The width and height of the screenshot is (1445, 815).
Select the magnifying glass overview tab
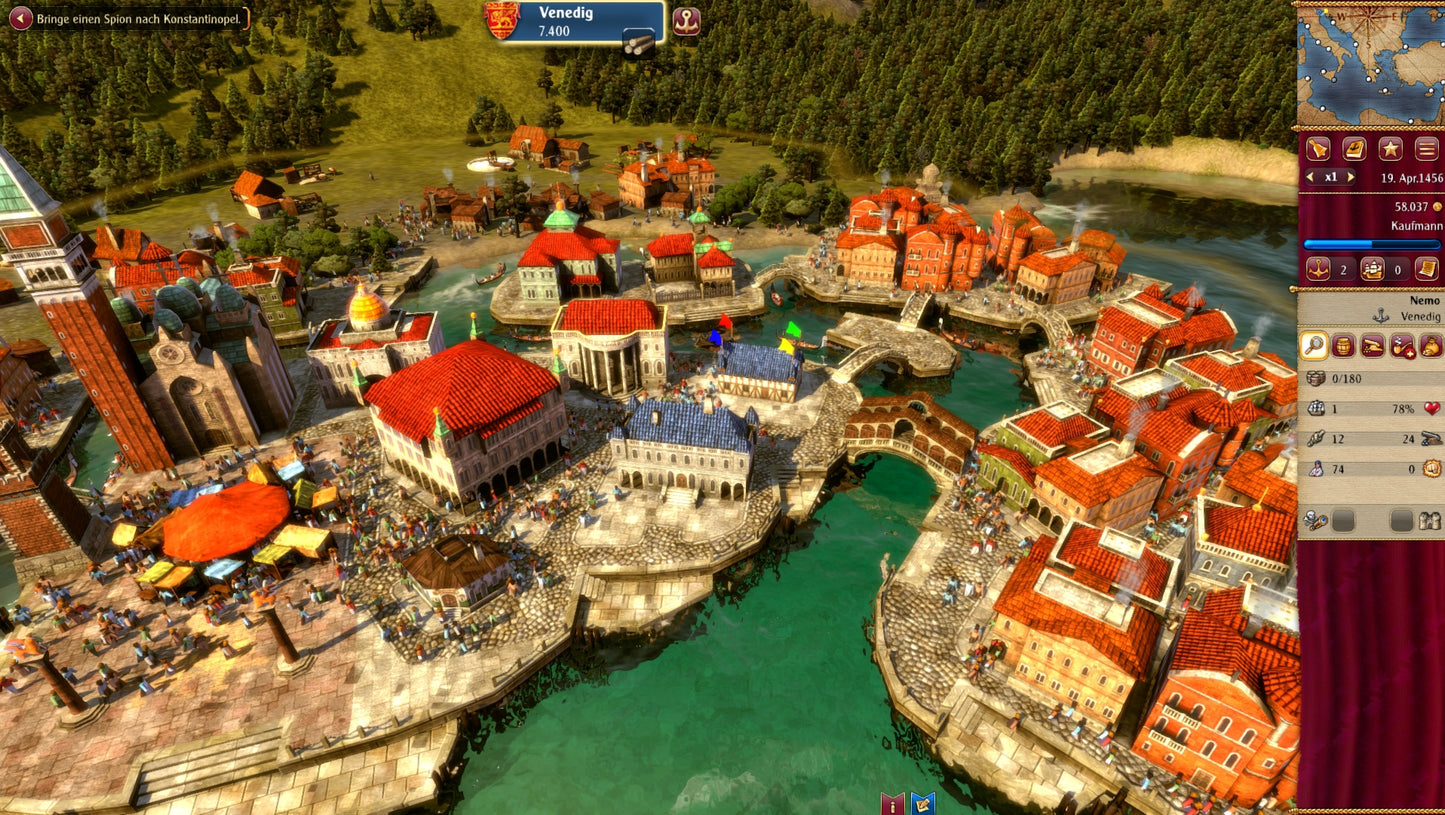pos(1314,346)
